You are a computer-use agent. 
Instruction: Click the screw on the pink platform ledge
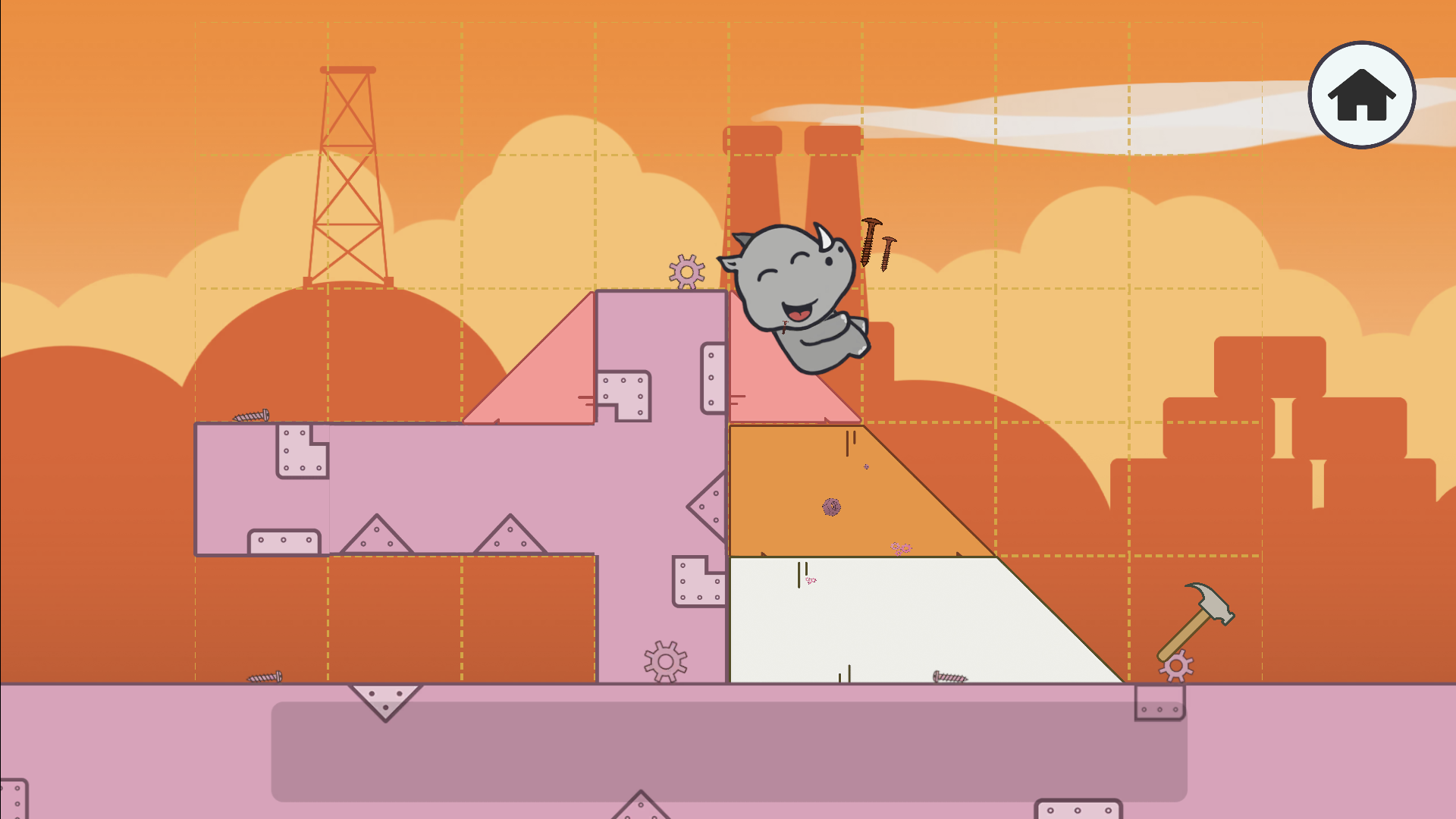point(253,416)
